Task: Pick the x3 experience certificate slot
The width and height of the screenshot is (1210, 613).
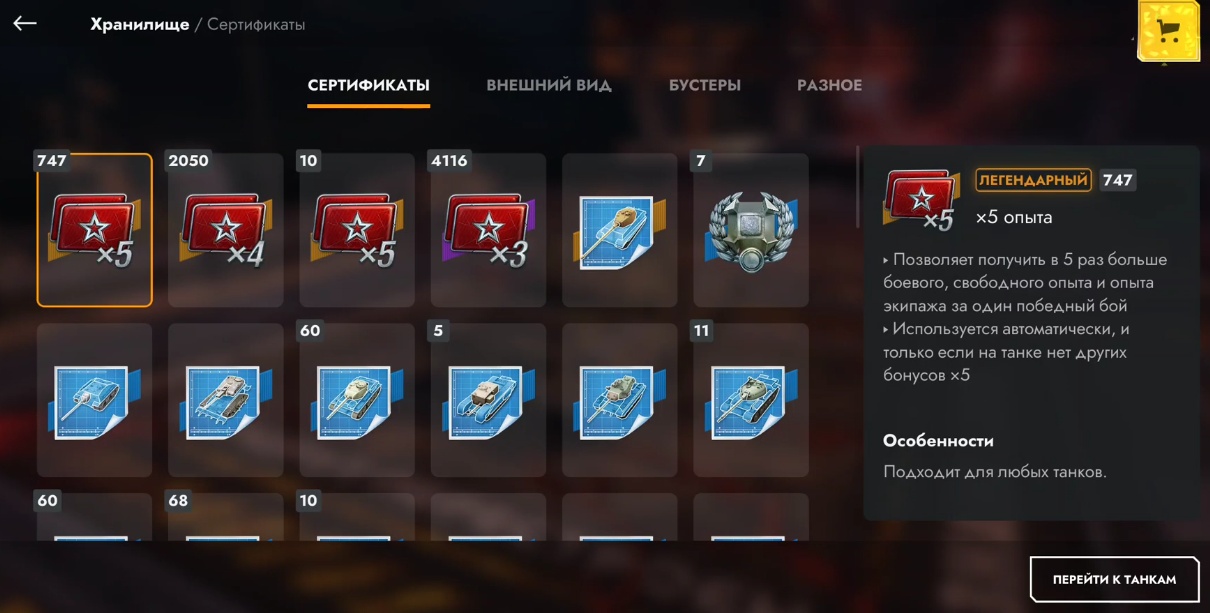Action: [488, 230]
